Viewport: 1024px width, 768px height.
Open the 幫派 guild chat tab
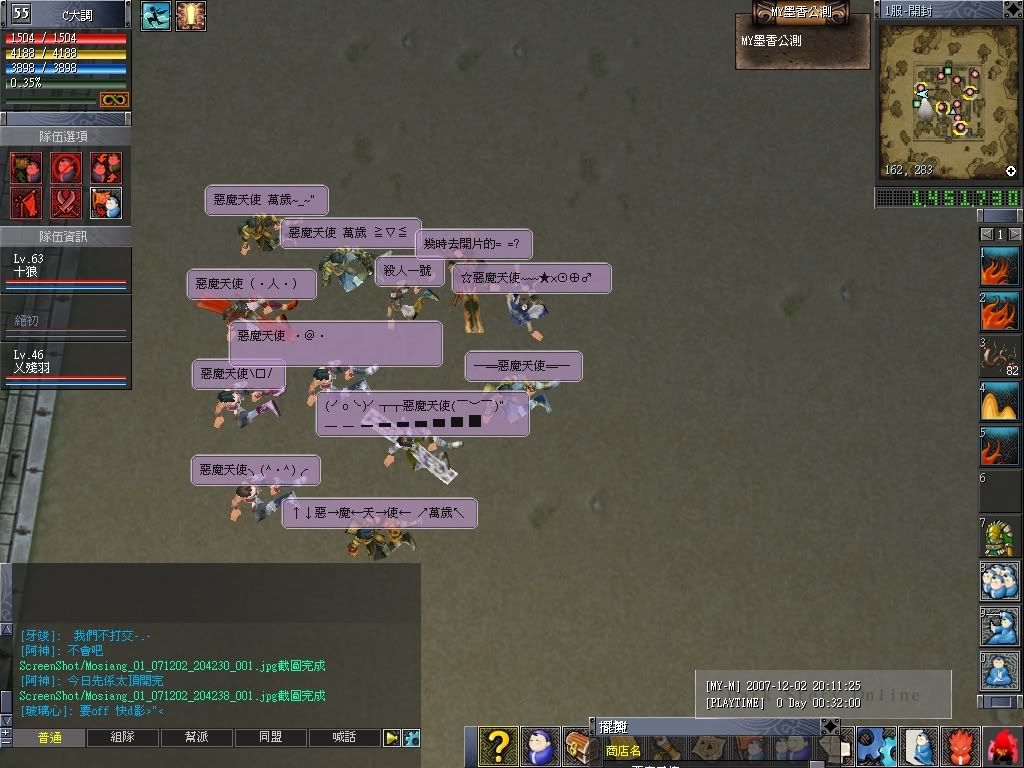[x=196, y=738]
